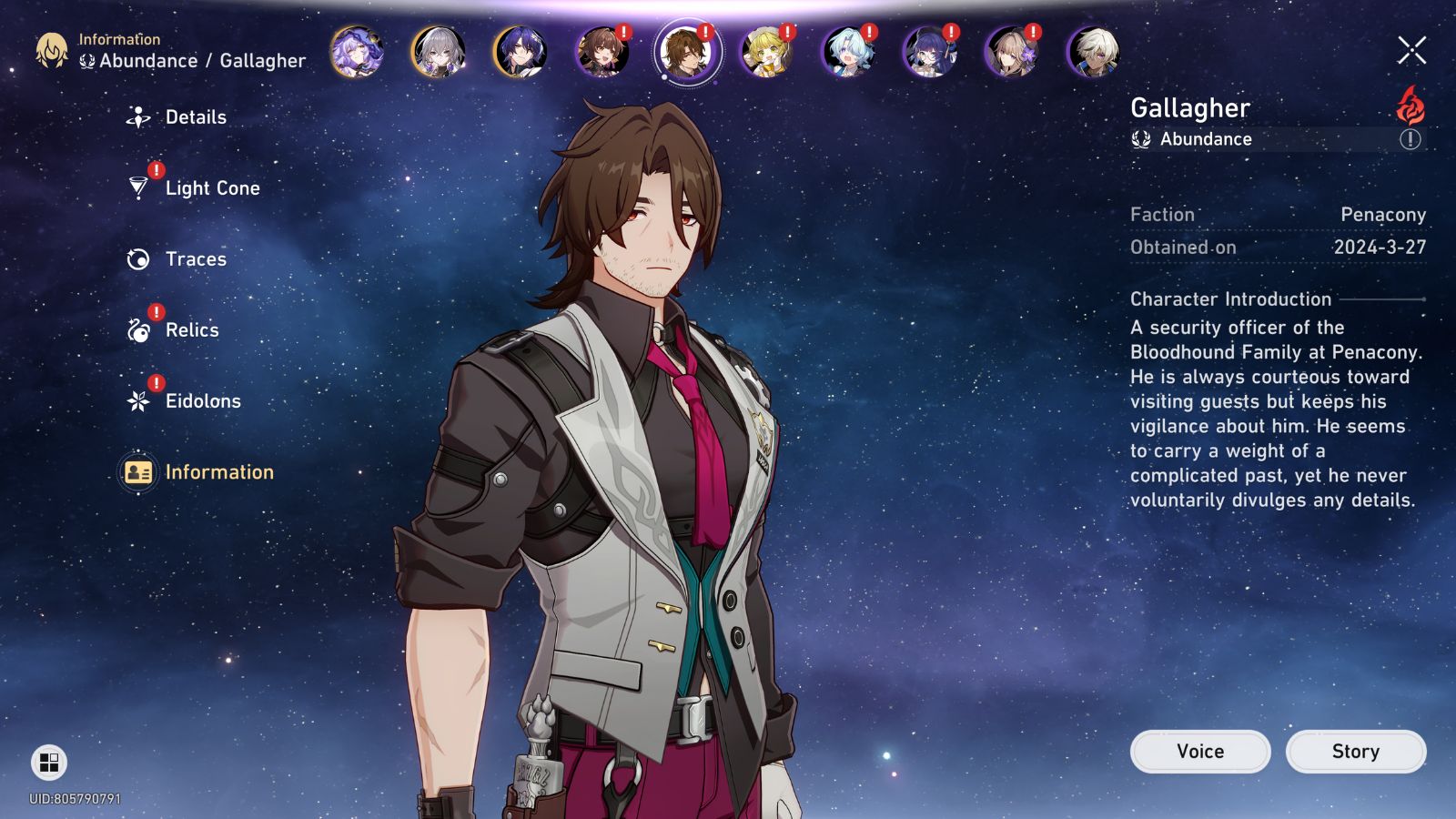Switch to Sushang's brown-haired portrait
Image resolution: width=1456 pixels, height=819 pixels.
(602, 51)
